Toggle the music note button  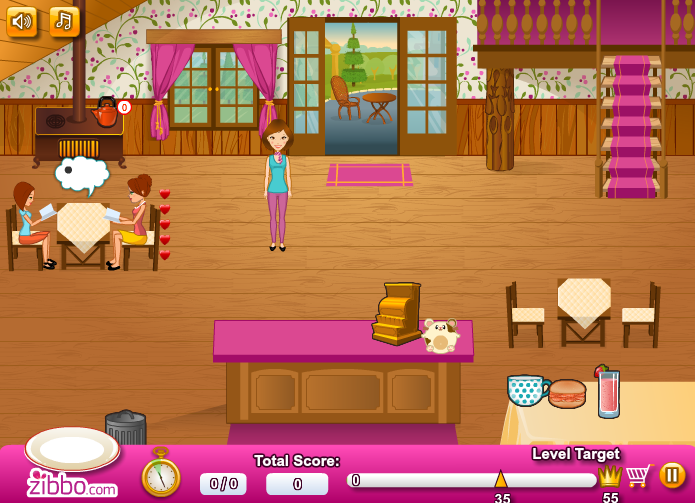tap(64, 20)
